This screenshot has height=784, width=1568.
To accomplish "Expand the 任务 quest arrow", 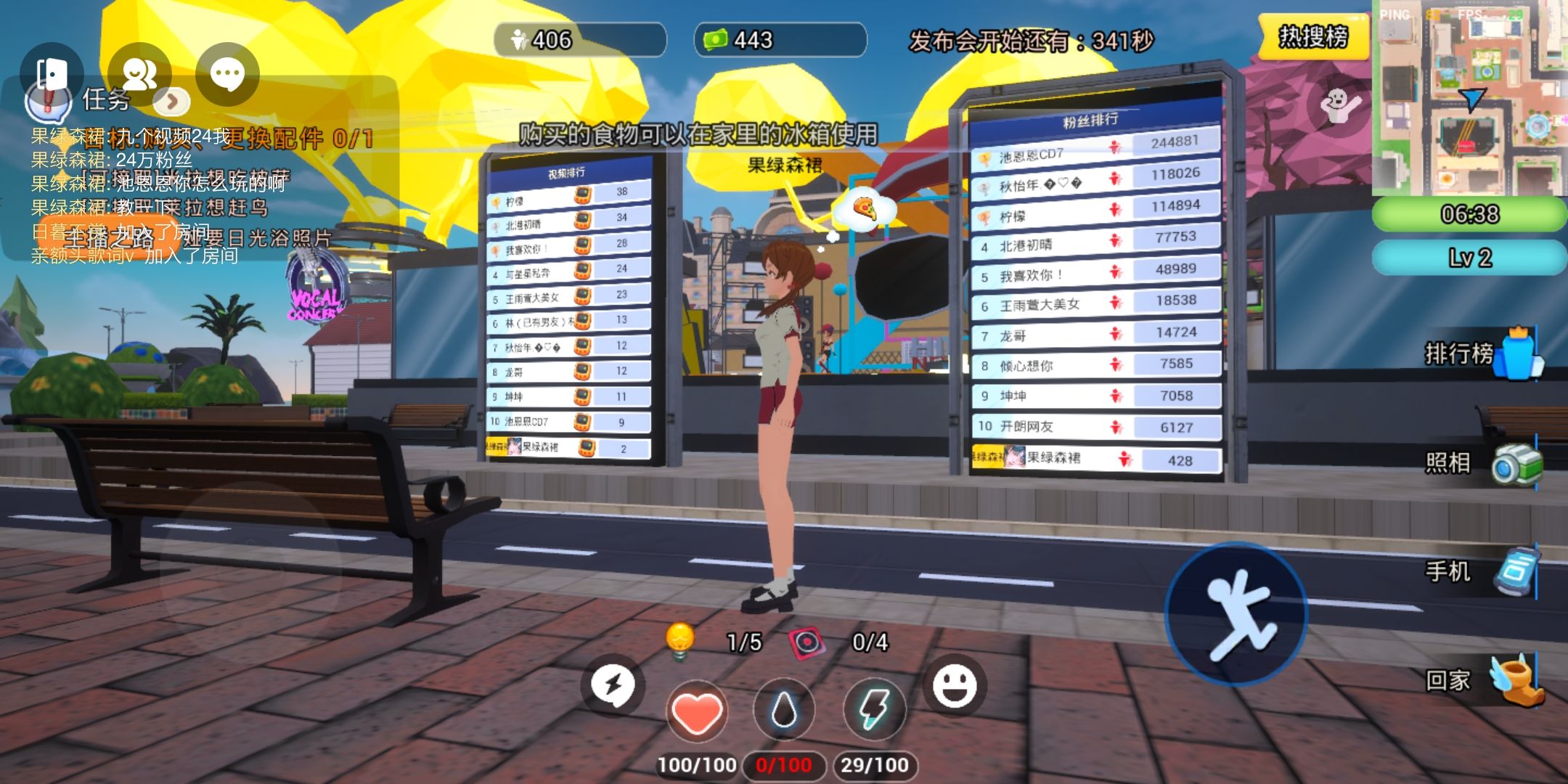I will [x=172, y=102].
